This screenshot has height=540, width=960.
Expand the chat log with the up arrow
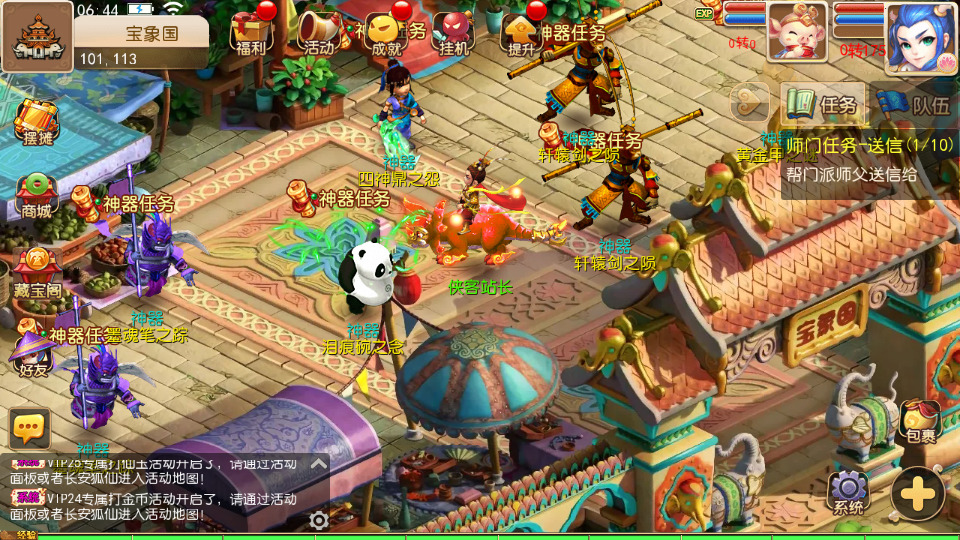(x=318, y=464)
